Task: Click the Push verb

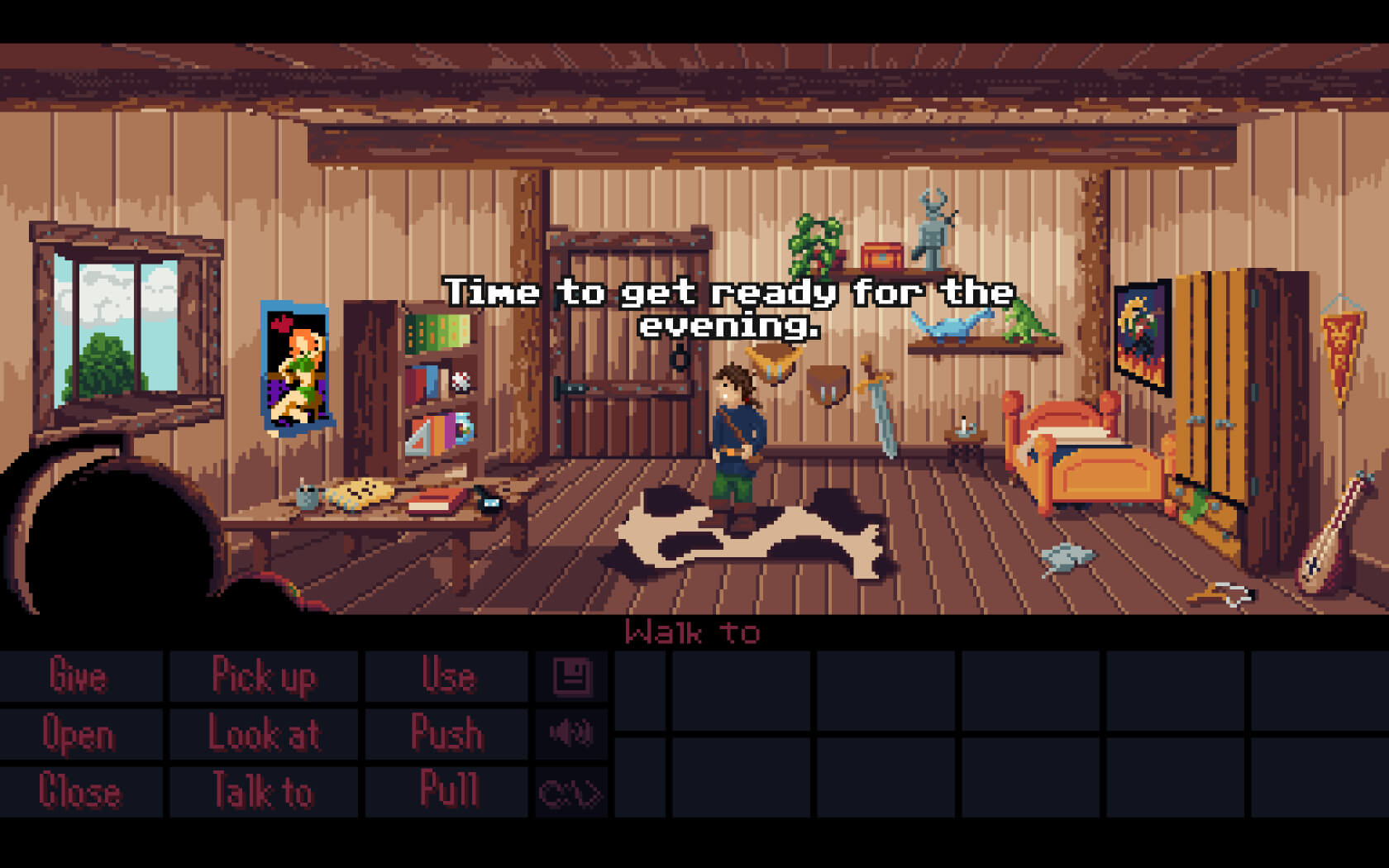Action: (x=447, y=733)
